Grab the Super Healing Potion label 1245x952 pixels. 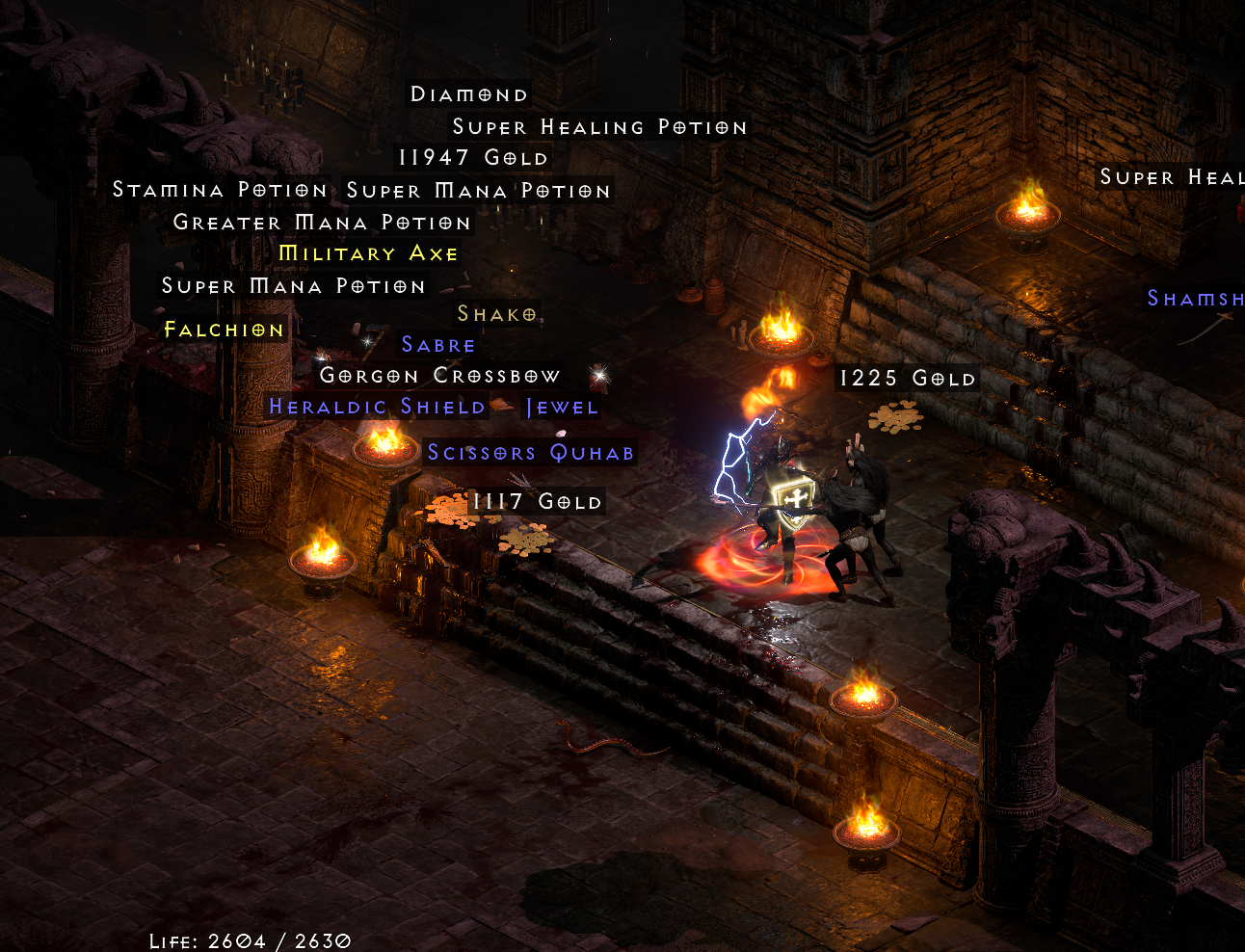pos(599,126)
